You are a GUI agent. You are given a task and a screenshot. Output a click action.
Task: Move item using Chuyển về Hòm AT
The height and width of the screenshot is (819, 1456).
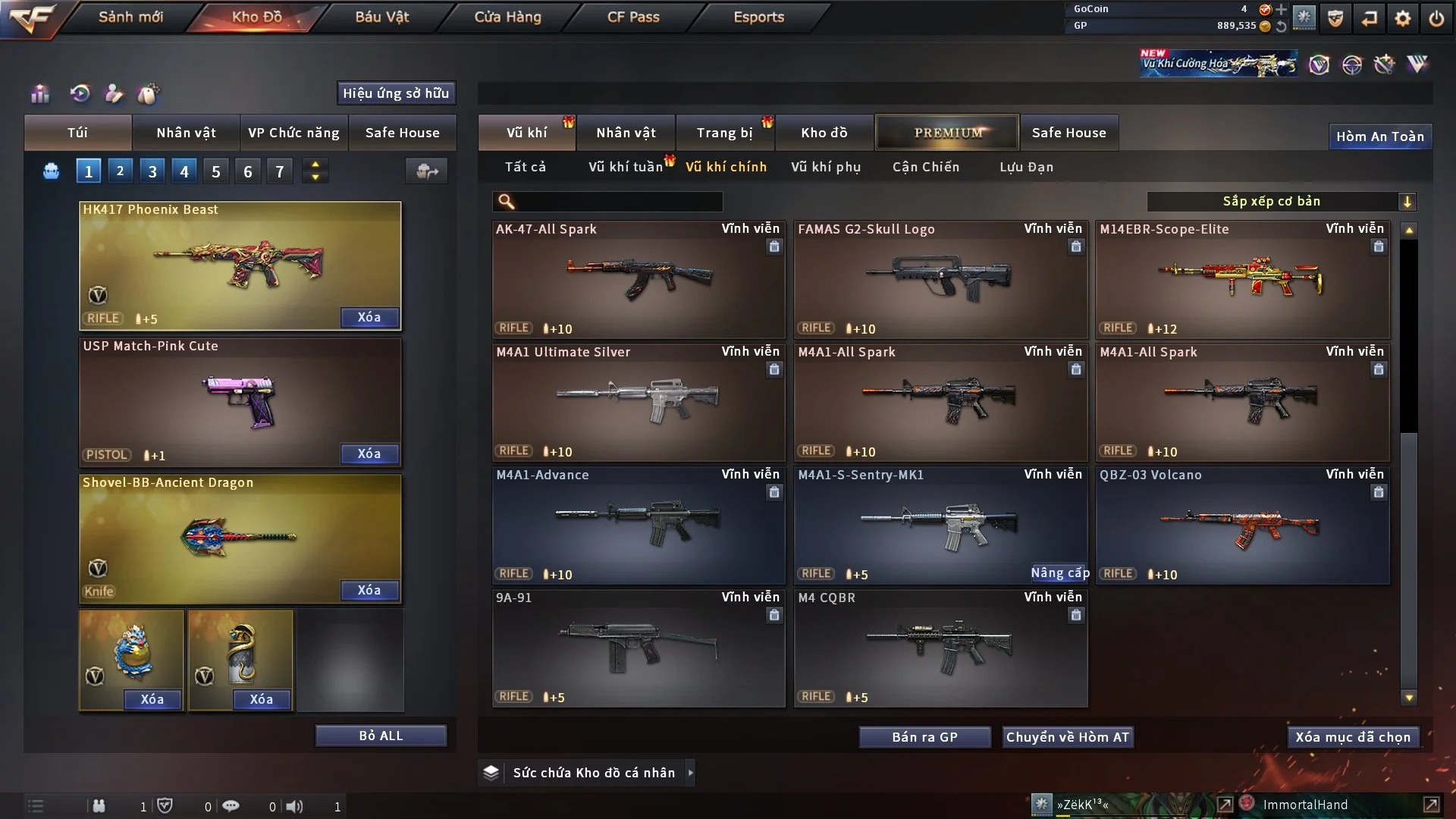[1067, 737]
